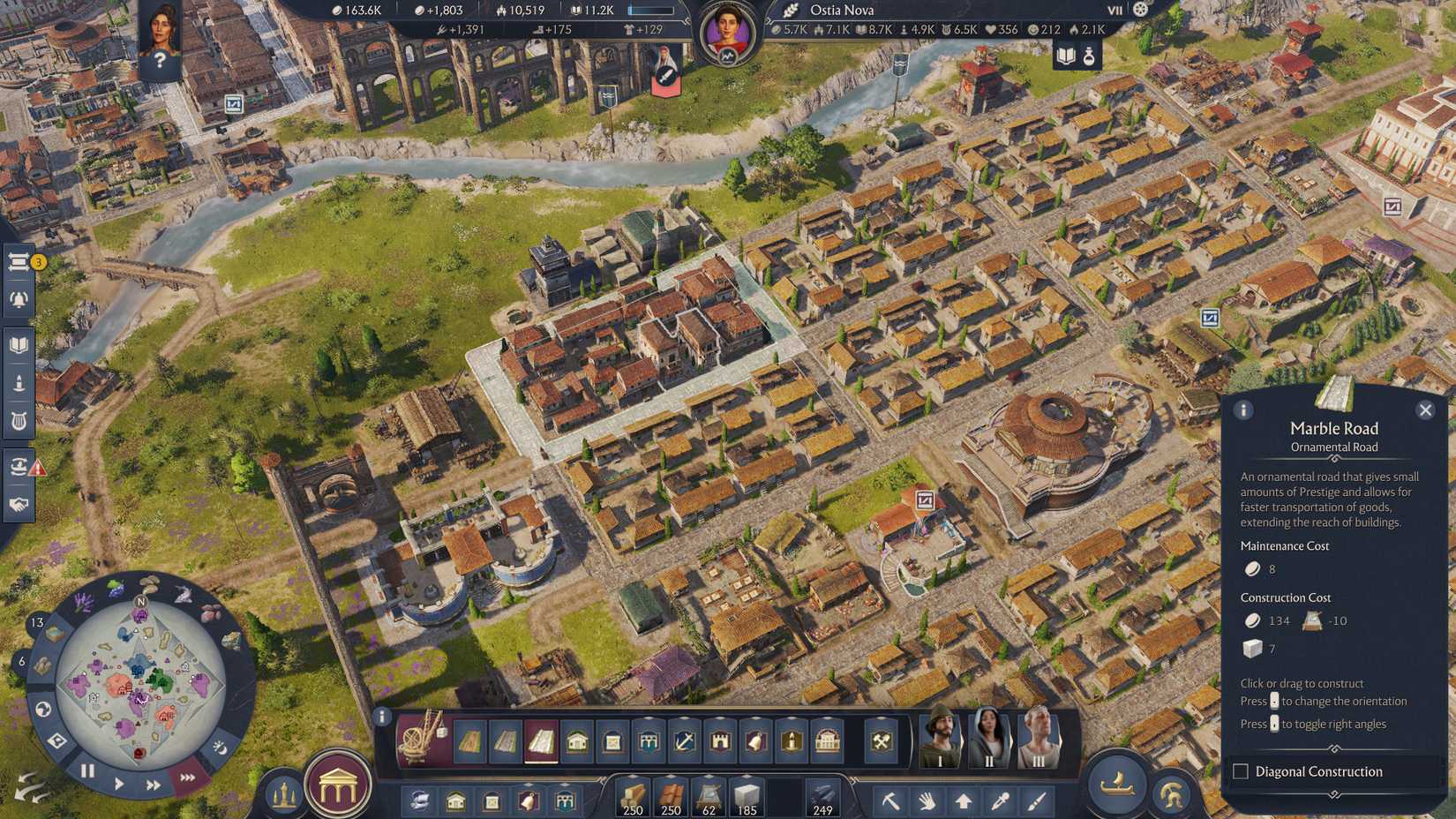Enable Diagonal Construction

point(1239,771)
